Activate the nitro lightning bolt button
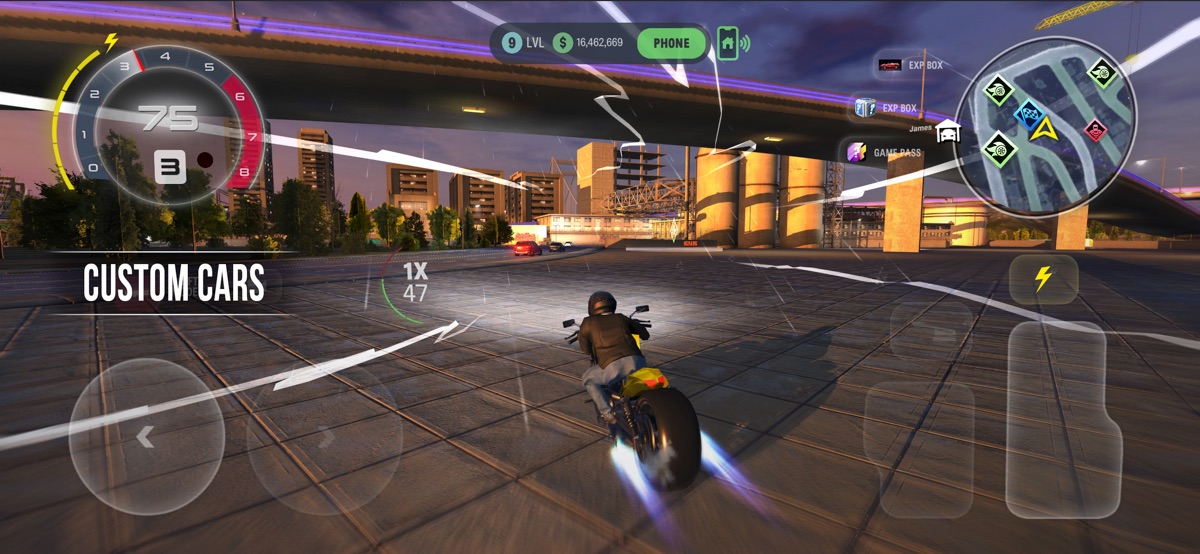The image size is (1200, 554). (x=1043, y=279)
